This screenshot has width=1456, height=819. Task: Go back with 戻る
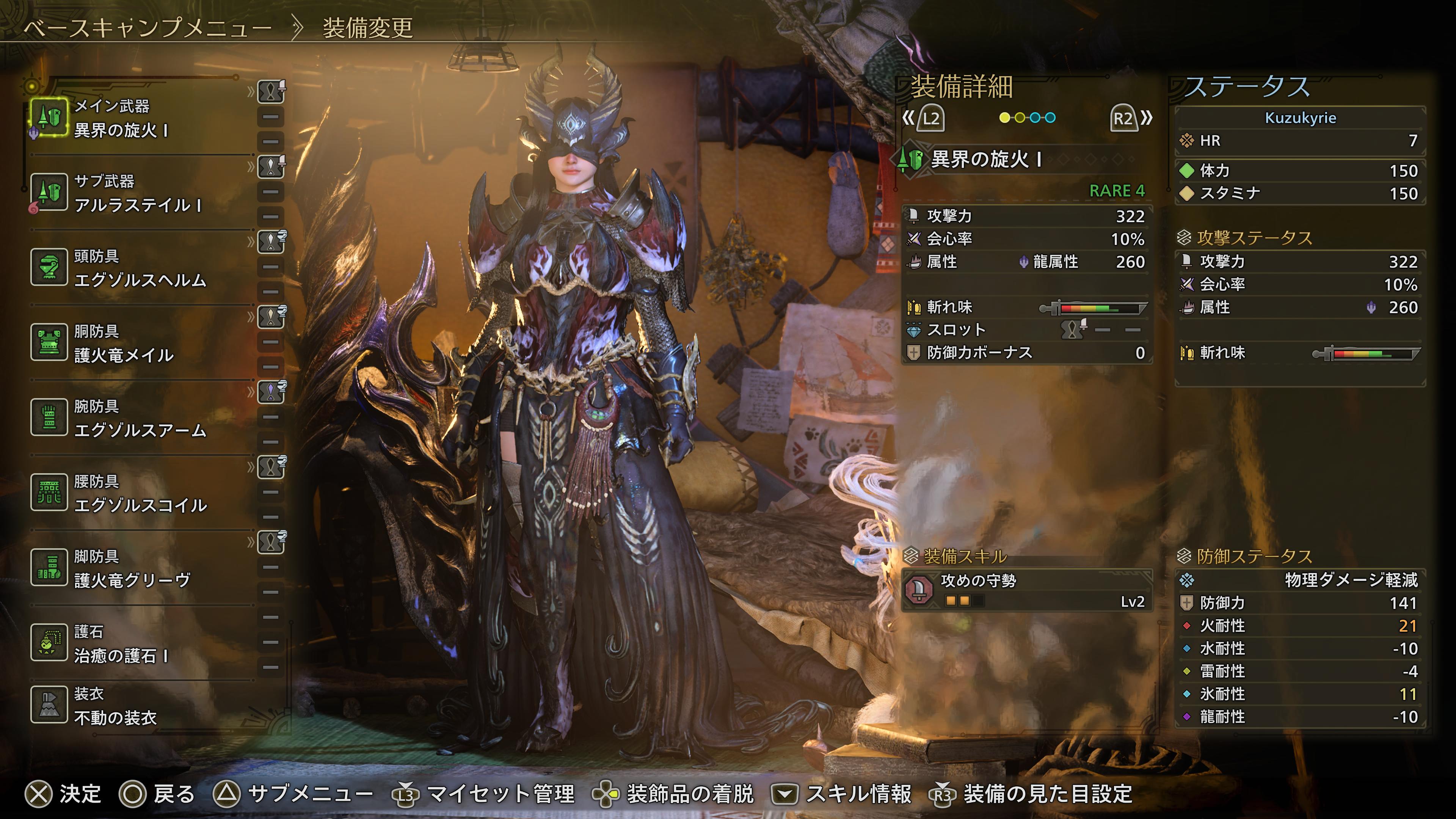click(x=157, y=794)
